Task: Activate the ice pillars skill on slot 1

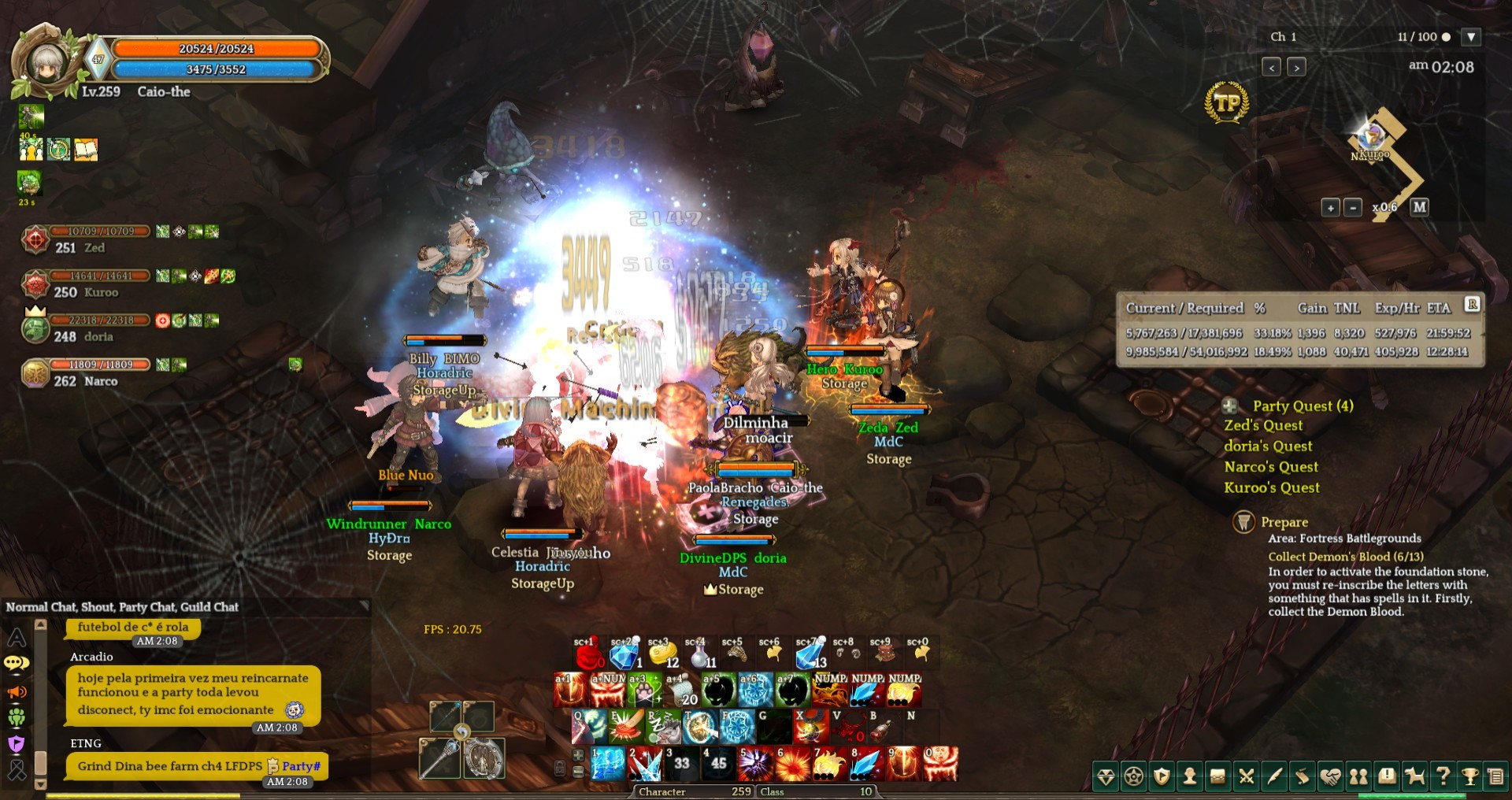Action: [x=607, y=764]
